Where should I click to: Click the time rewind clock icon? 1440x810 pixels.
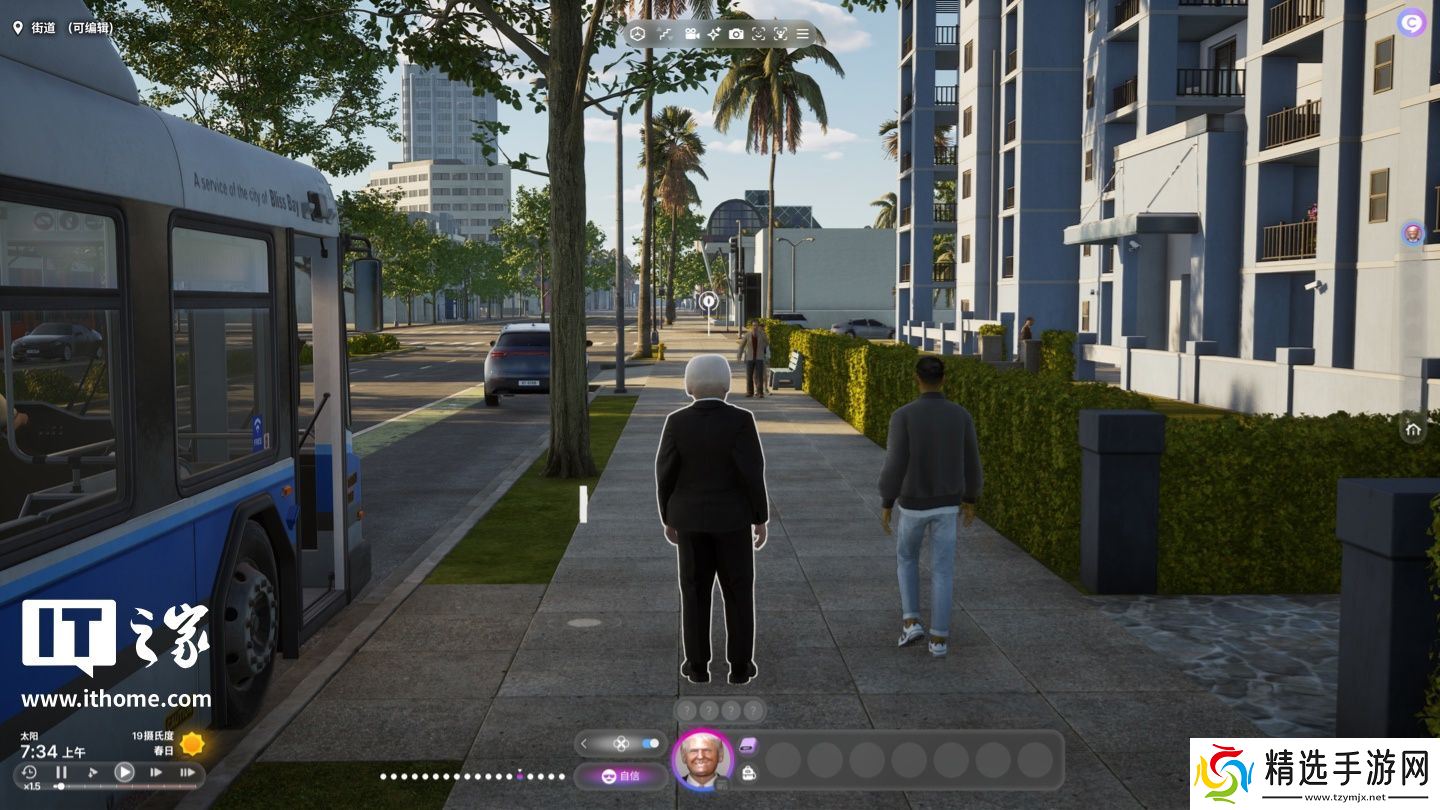pos(29,772)
